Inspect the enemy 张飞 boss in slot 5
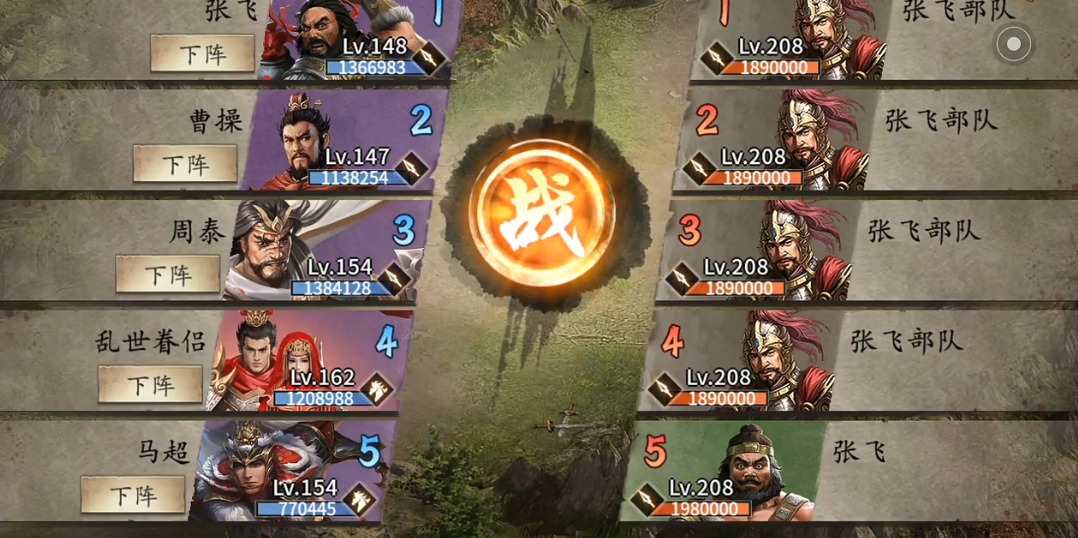Screen dimensions: 1078x538 (752, 470)
